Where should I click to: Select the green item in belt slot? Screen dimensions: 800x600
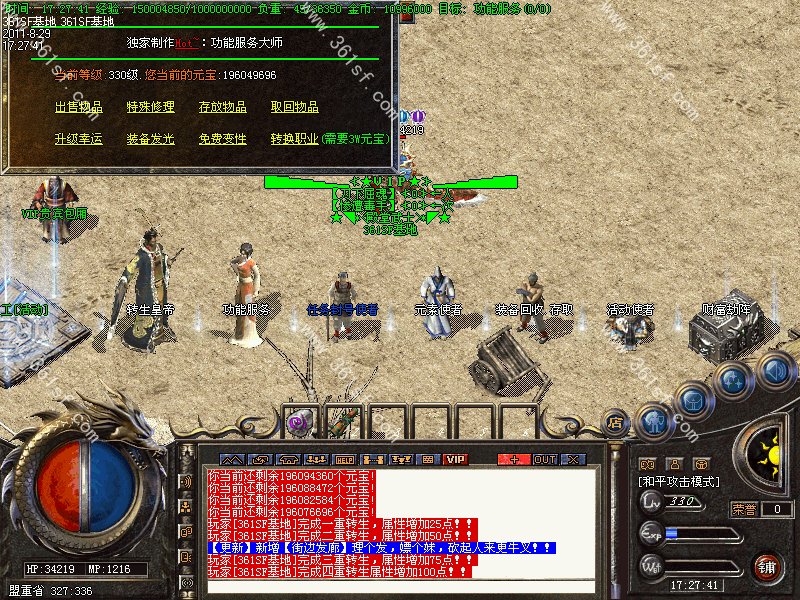[x=343, y=421]
